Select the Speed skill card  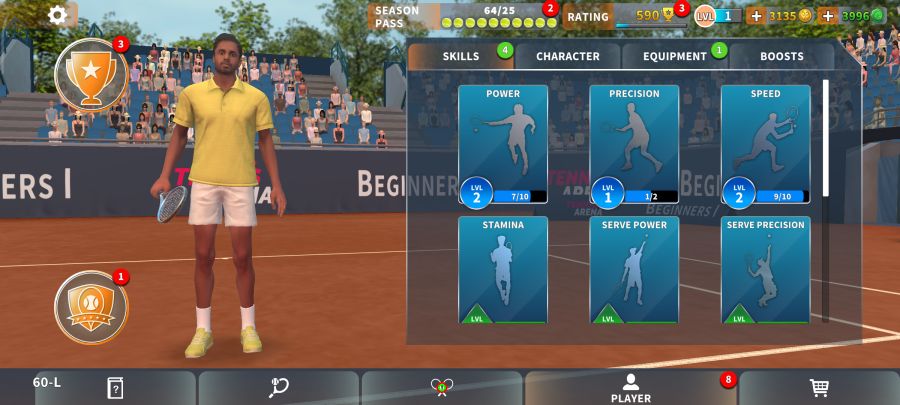[x=765, y=144]
